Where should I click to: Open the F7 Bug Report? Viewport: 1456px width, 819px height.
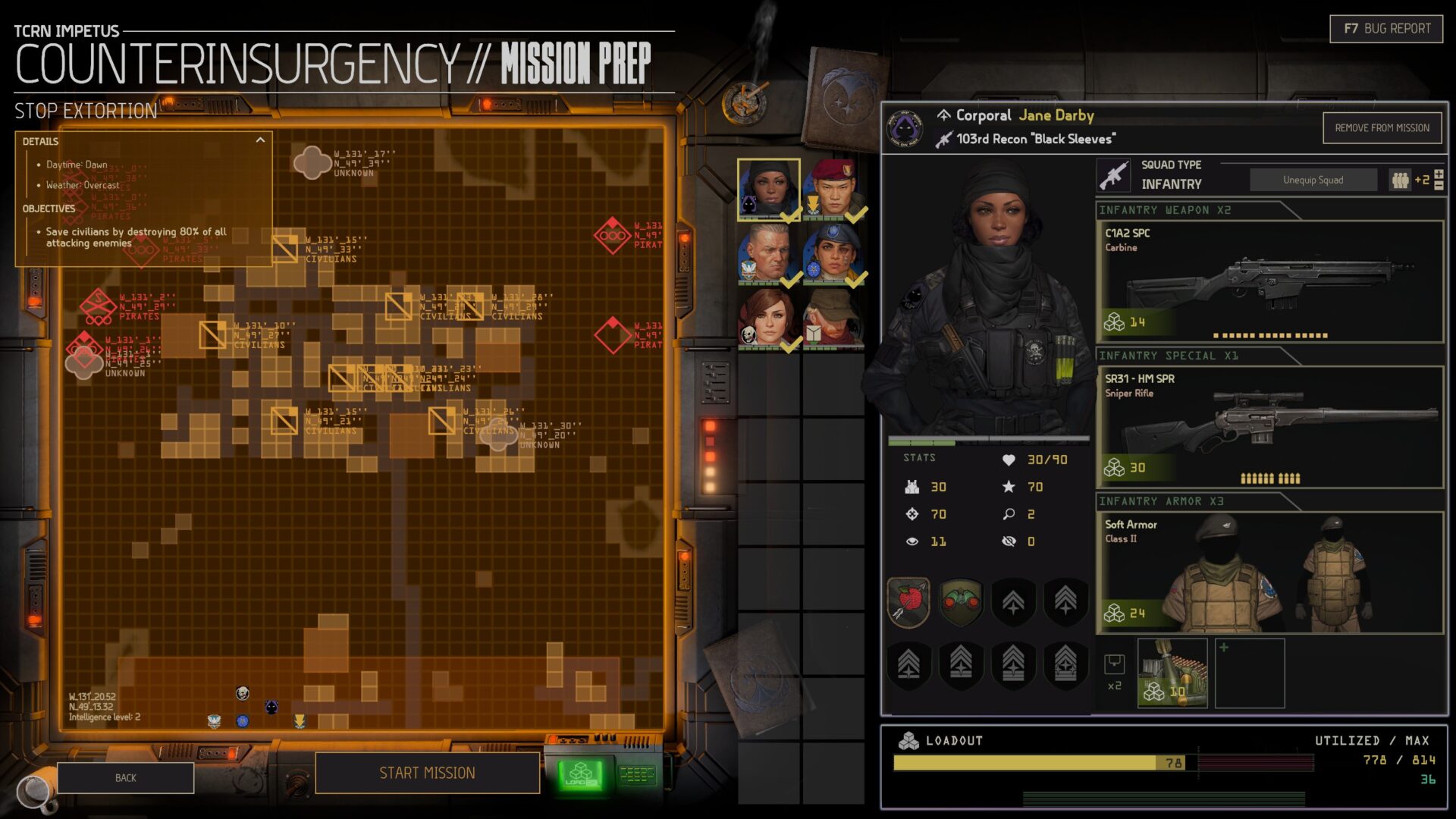tap(1386, 29)
